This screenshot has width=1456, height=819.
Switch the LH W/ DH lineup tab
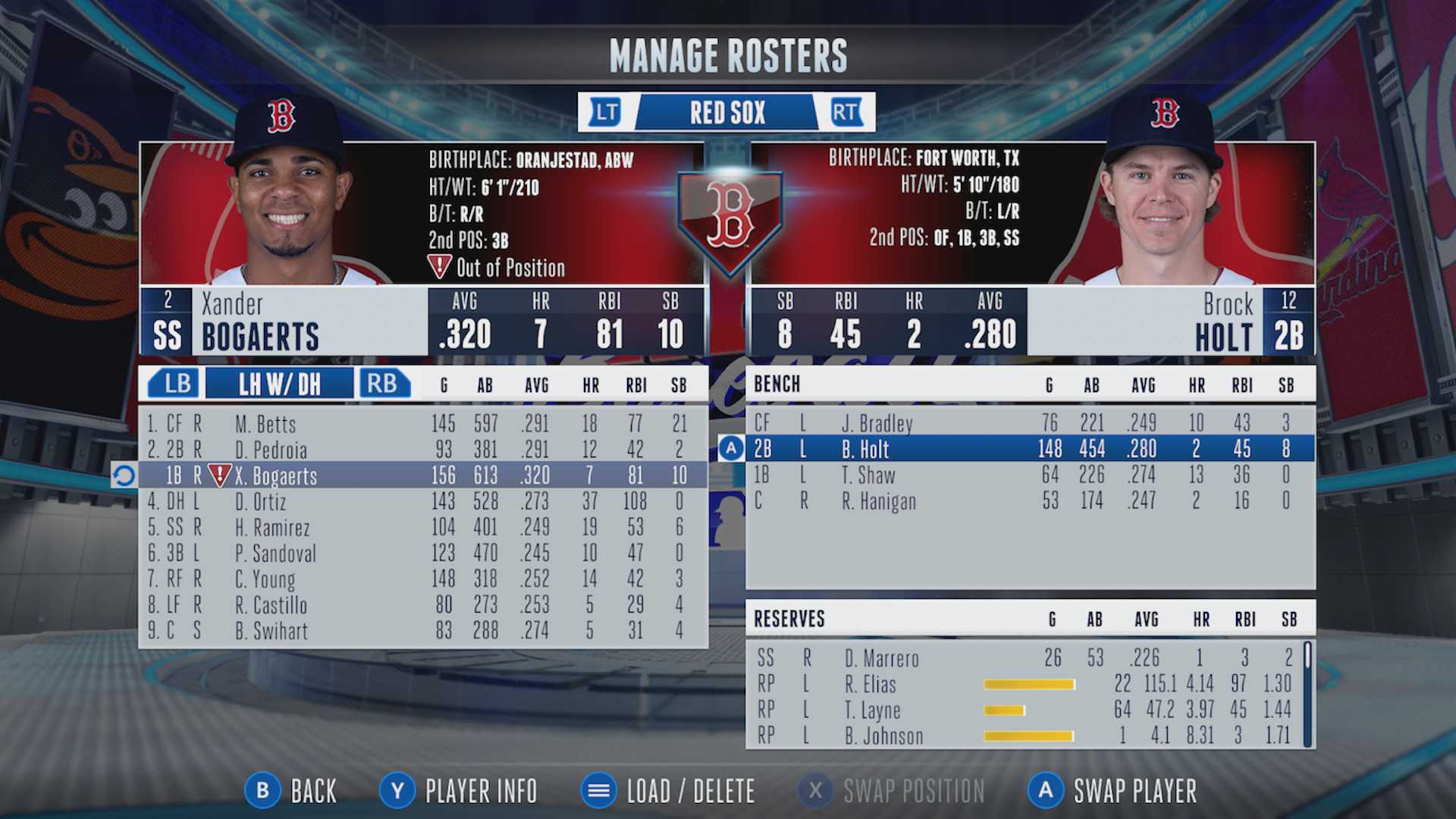pyautogui.click(x=279, y=384)
